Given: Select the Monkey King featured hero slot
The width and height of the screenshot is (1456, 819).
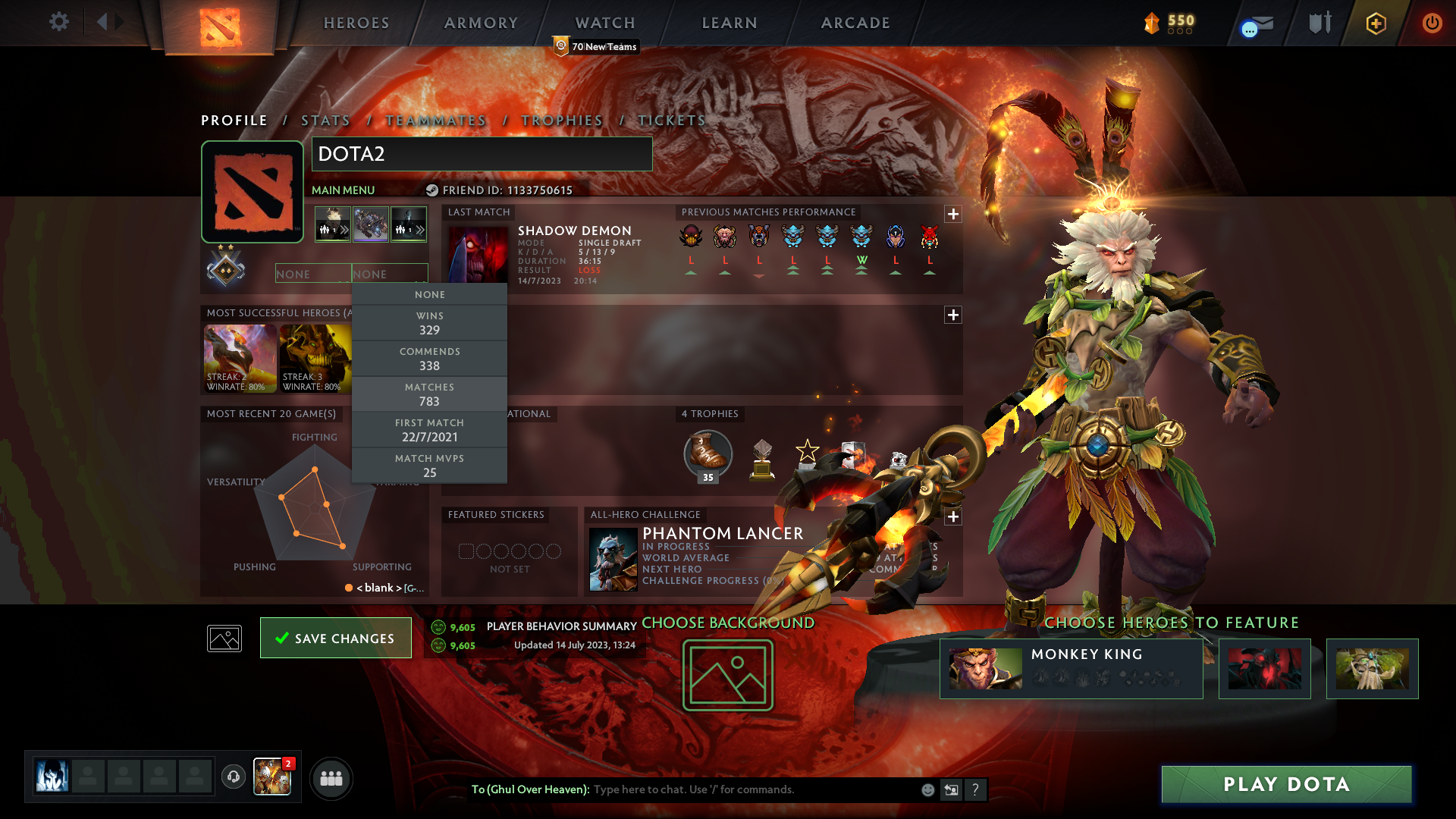Looking at the screenshot, I should (x=1071, y=669).
